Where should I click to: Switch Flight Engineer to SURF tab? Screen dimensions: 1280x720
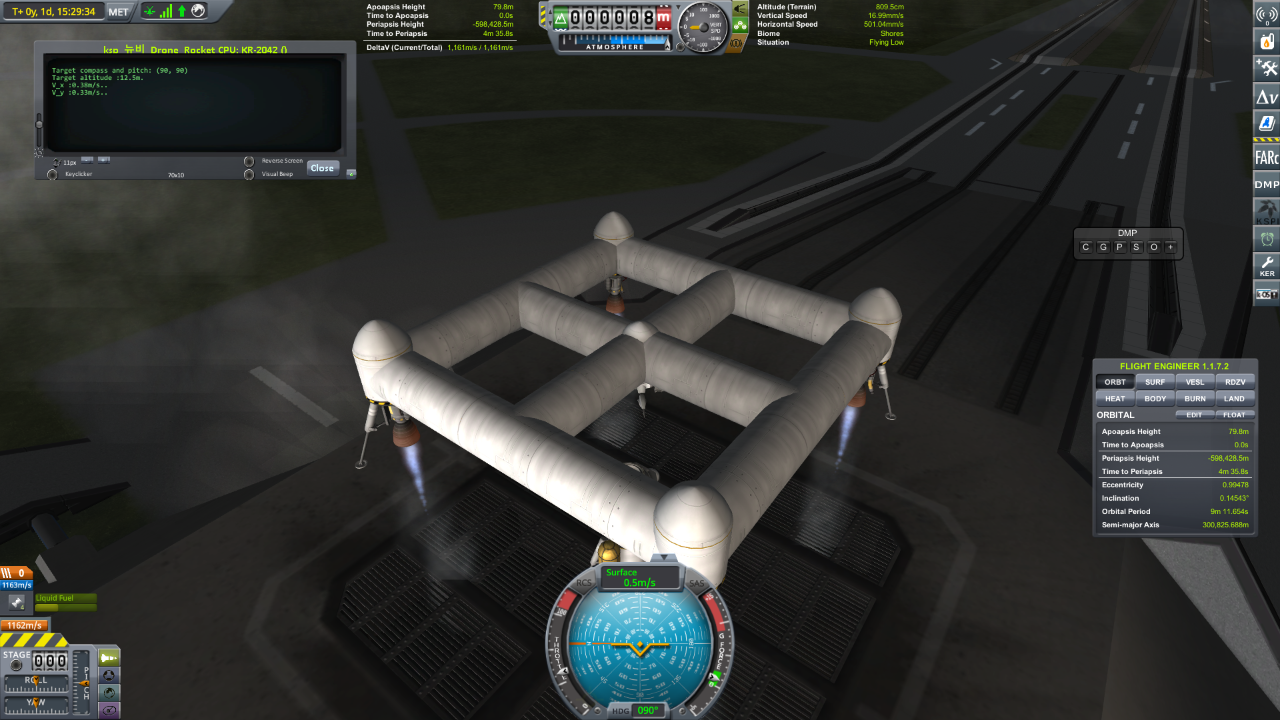tap(1154, 382)
